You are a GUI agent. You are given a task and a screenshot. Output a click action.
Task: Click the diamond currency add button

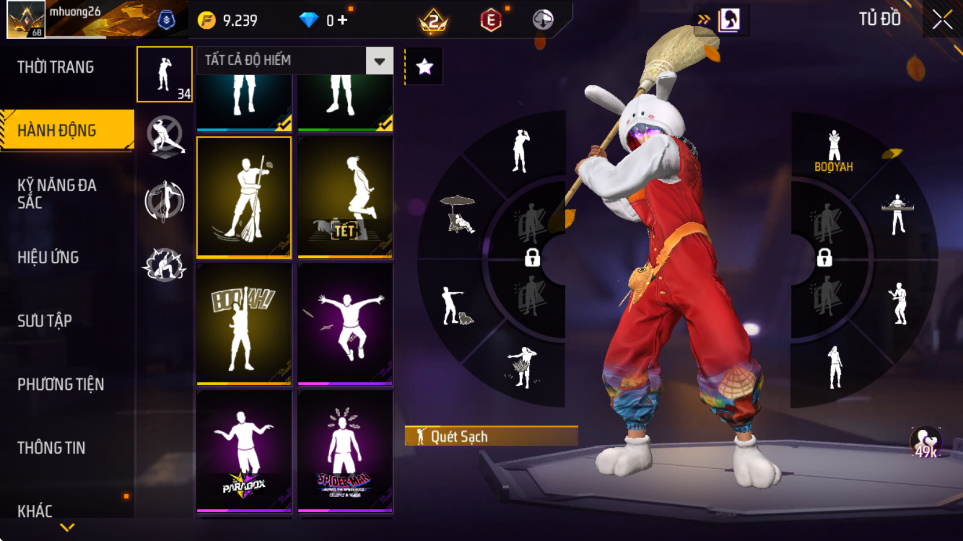tap(344, 20)
